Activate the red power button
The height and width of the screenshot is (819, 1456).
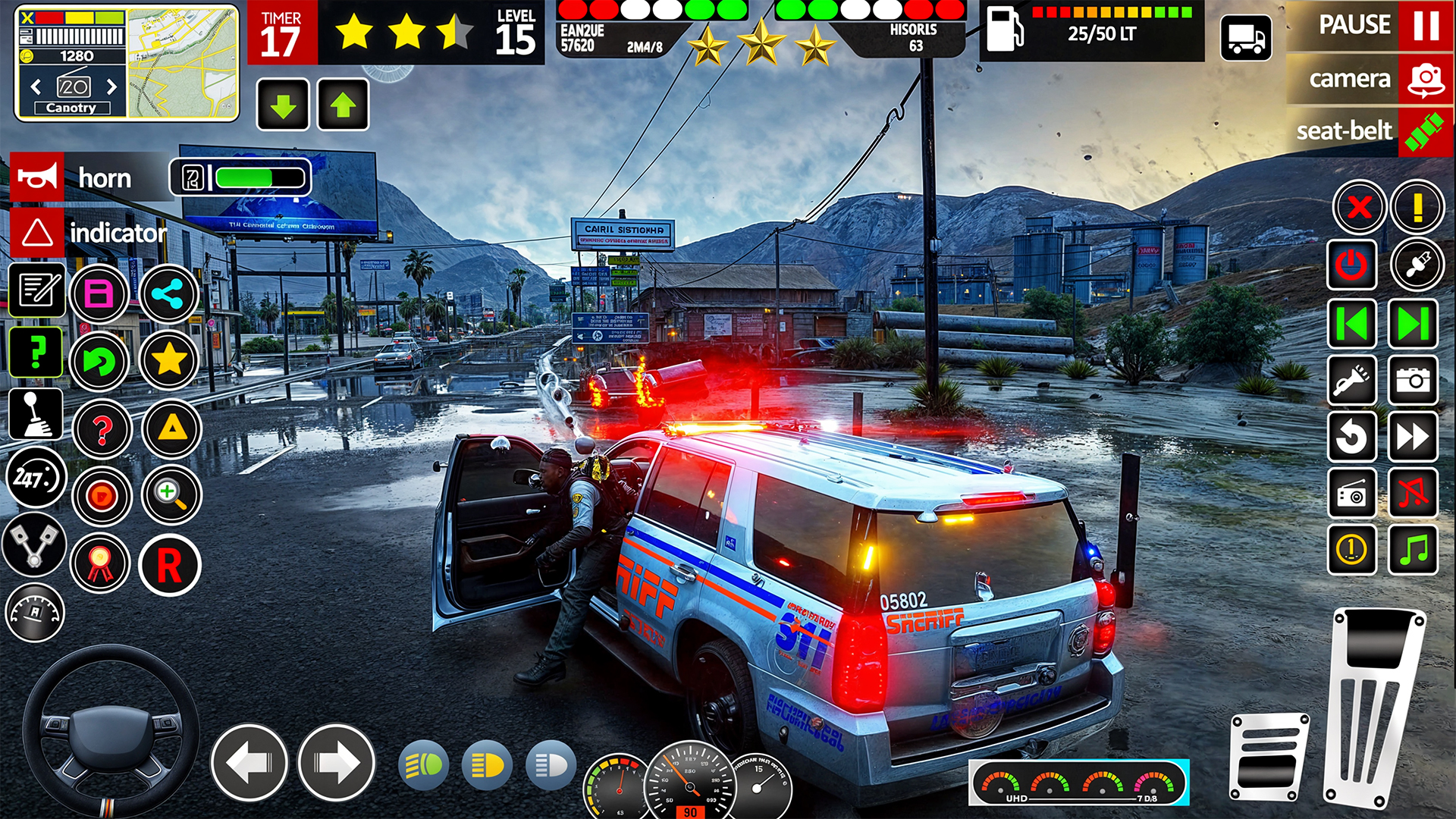pos(1353,265)
